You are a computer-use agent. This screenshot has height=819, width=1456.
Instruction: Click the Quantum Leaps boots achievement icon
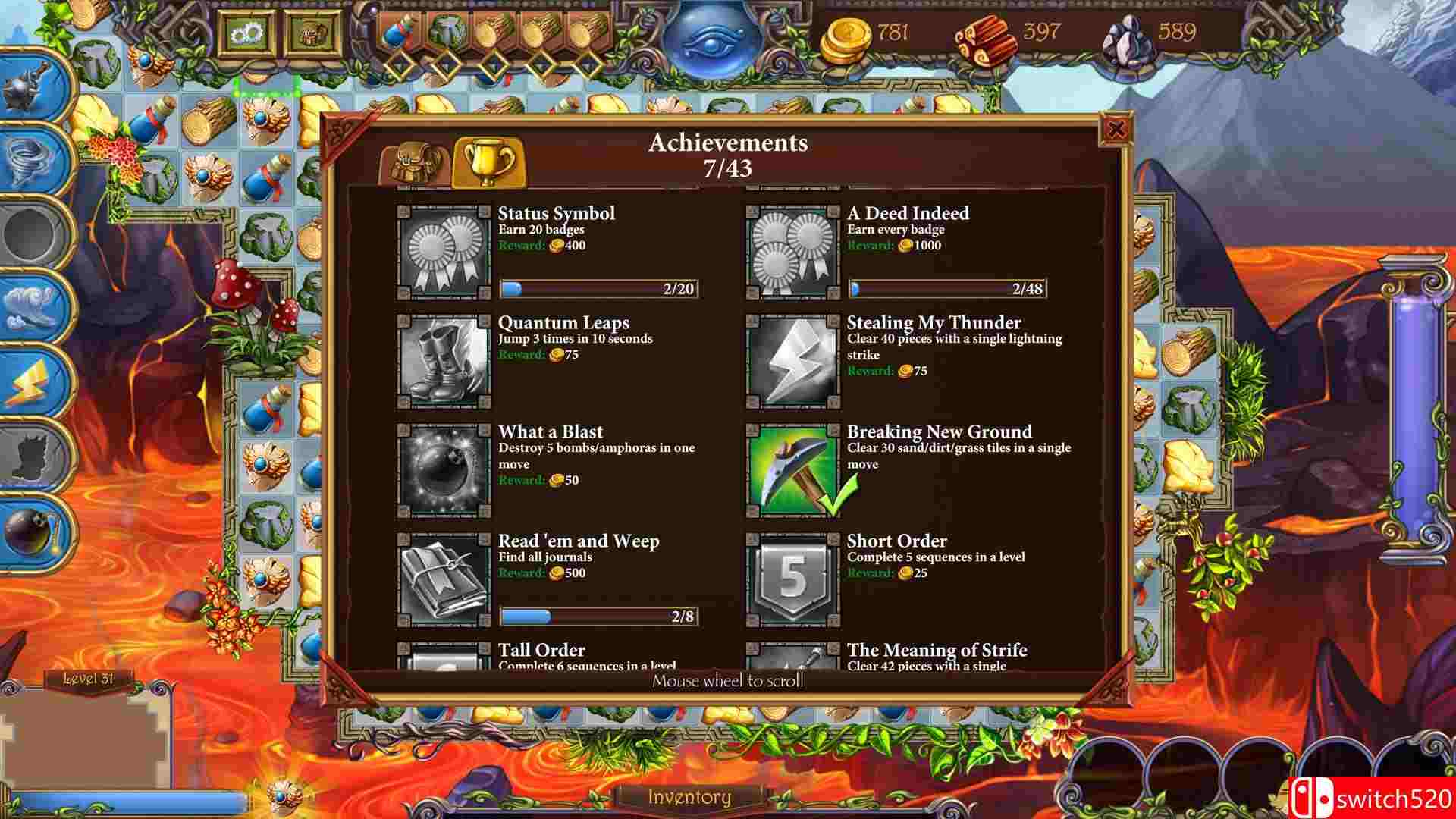(x=442, y=359)
